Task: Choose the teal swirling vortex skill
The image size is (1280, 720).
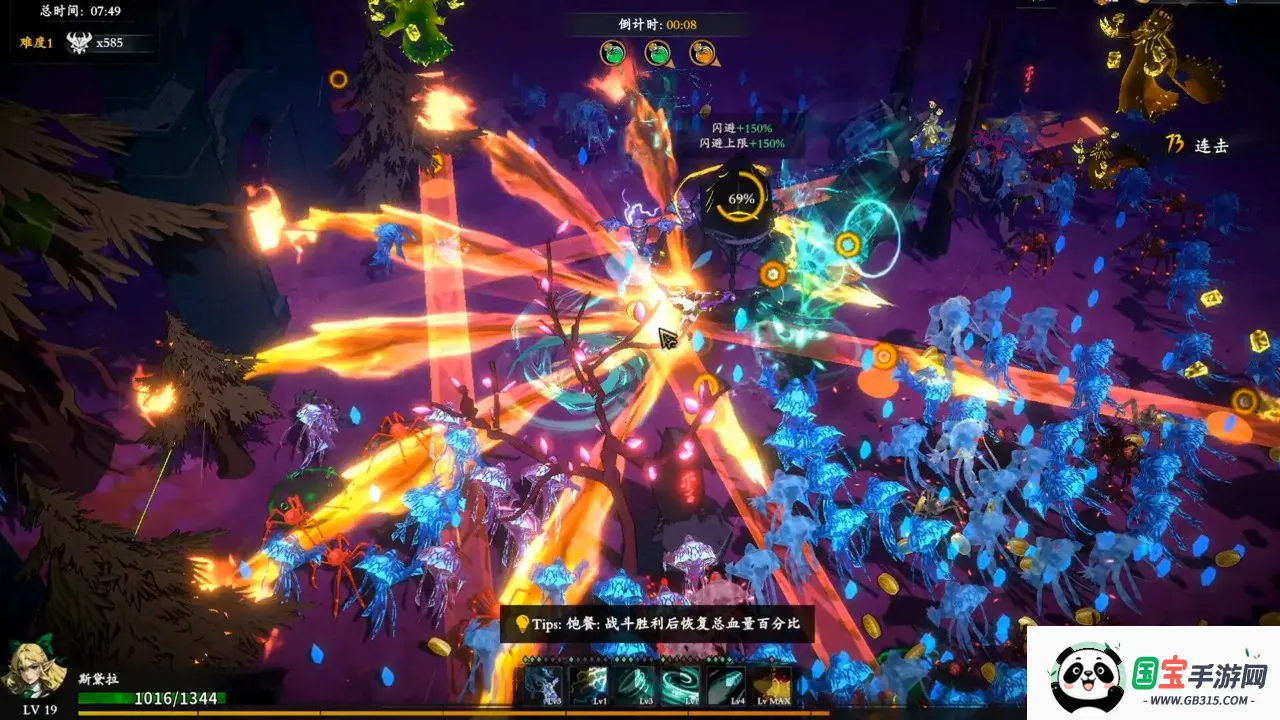Action: (680, 686)
